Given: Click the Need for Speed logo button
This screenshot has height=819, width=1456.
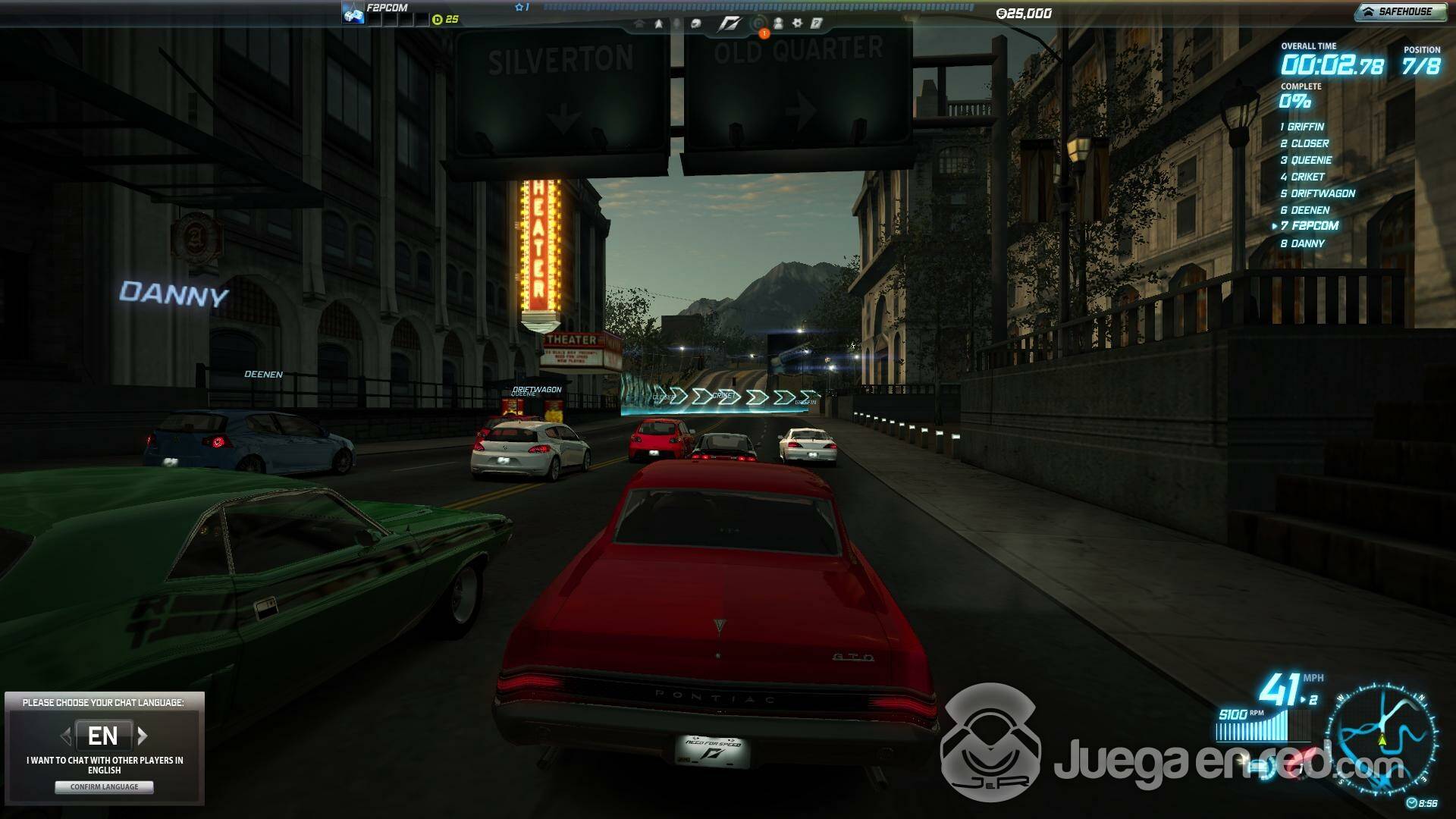Looking at the screenshot, I should click(729, 24).
